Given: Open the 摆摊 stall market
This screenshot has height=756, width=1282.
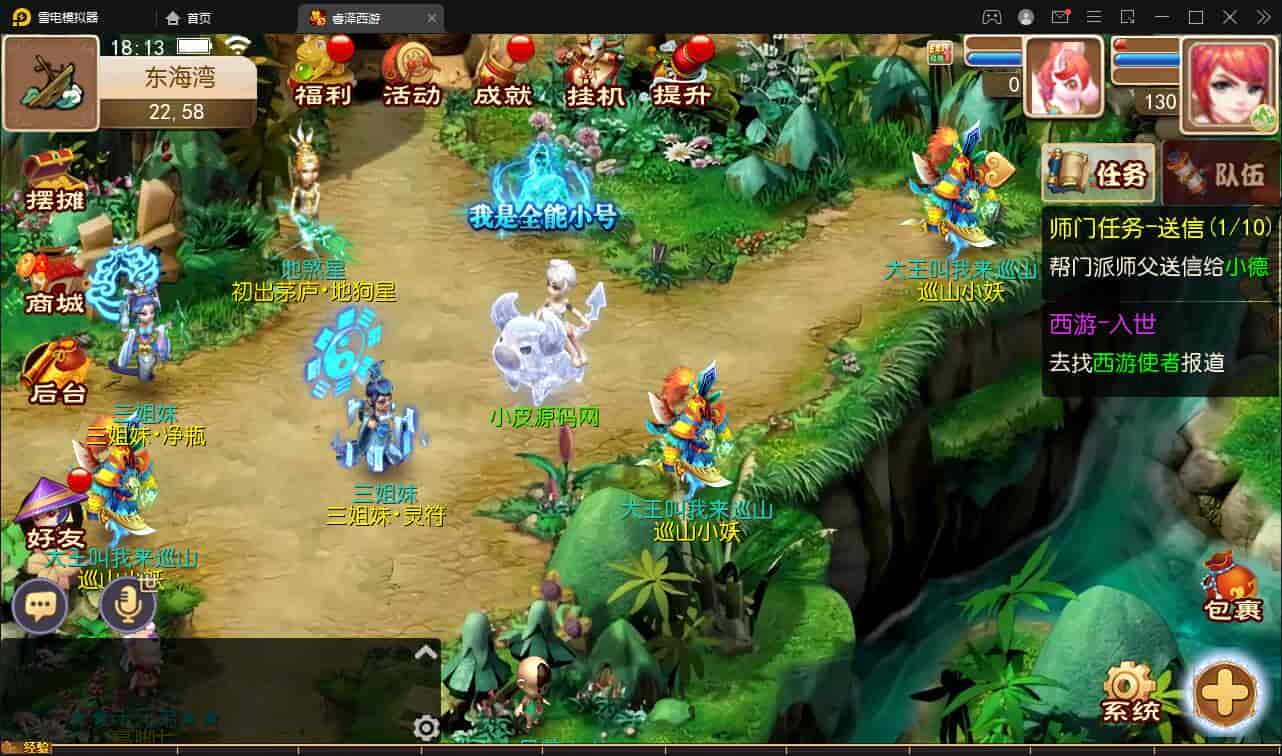Looking at the screenshot, I should [x=54, y=180].
